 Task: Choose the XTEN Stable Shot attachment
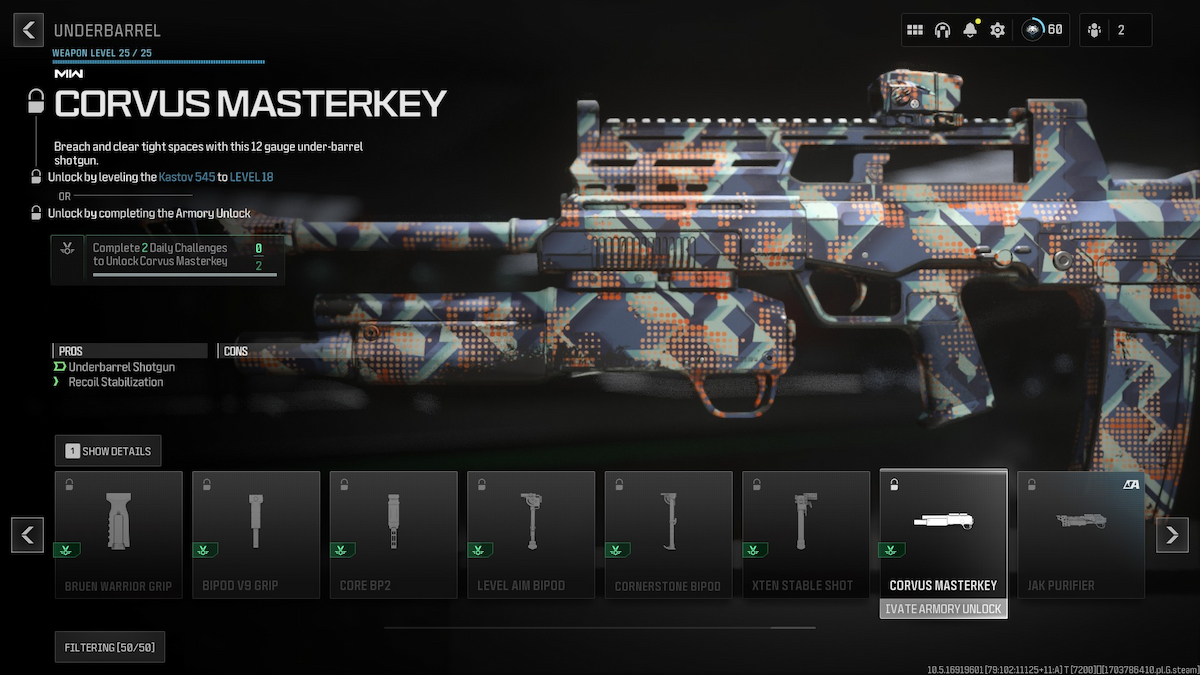(806, 535)
